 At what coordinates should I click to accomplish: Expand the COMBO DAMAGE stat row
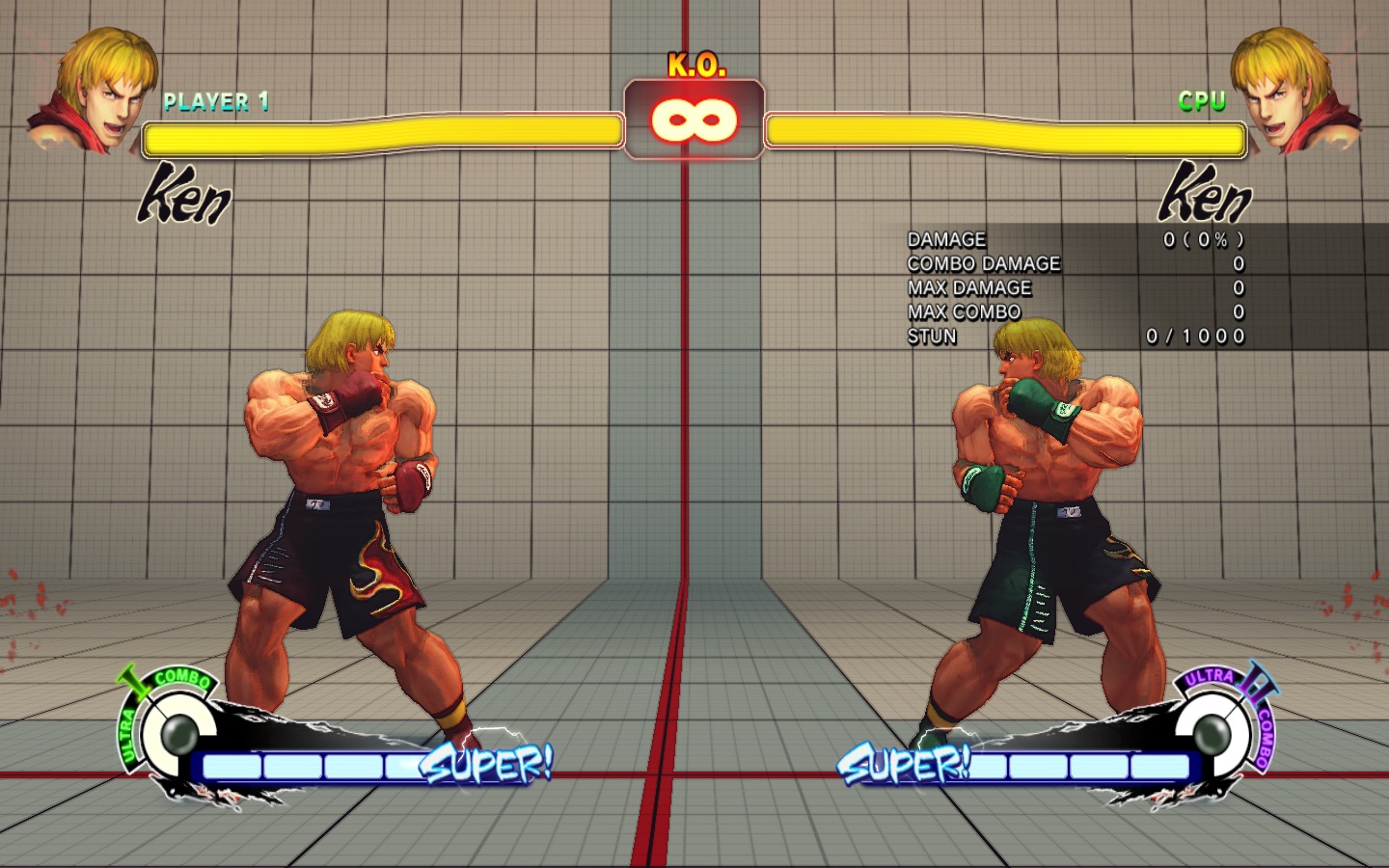[x=982, y=263]
